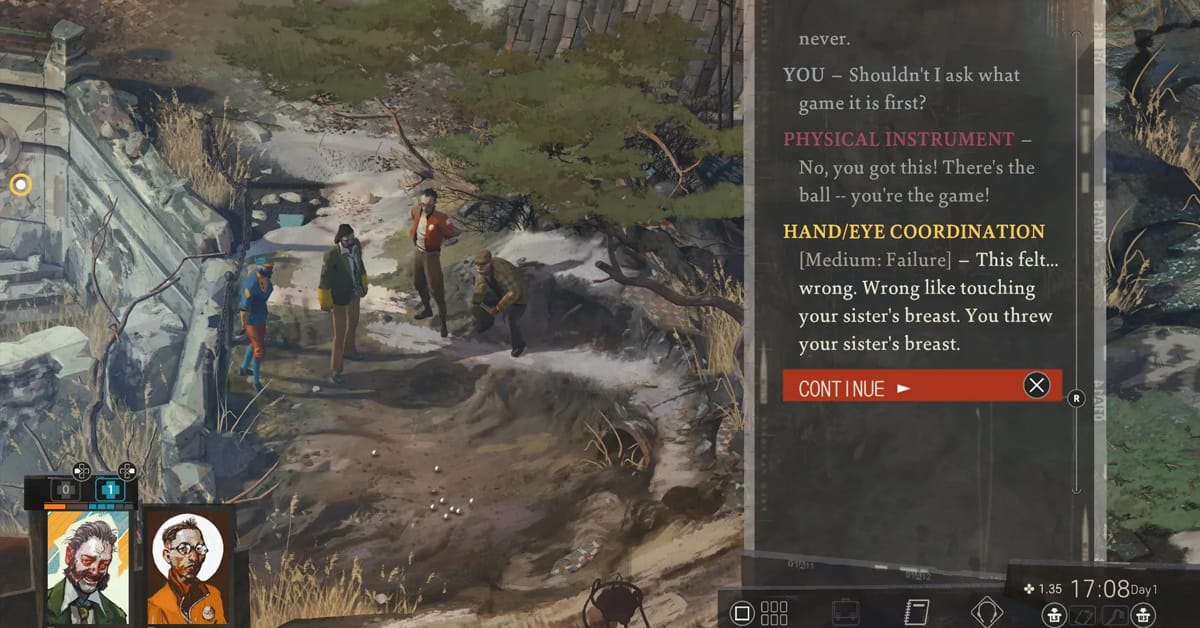The height and width of the screenshot is (628, 1200).
Task: Select Kim's portrait in orange jacket
Action: pyautogui.click(x=187, y=567)
